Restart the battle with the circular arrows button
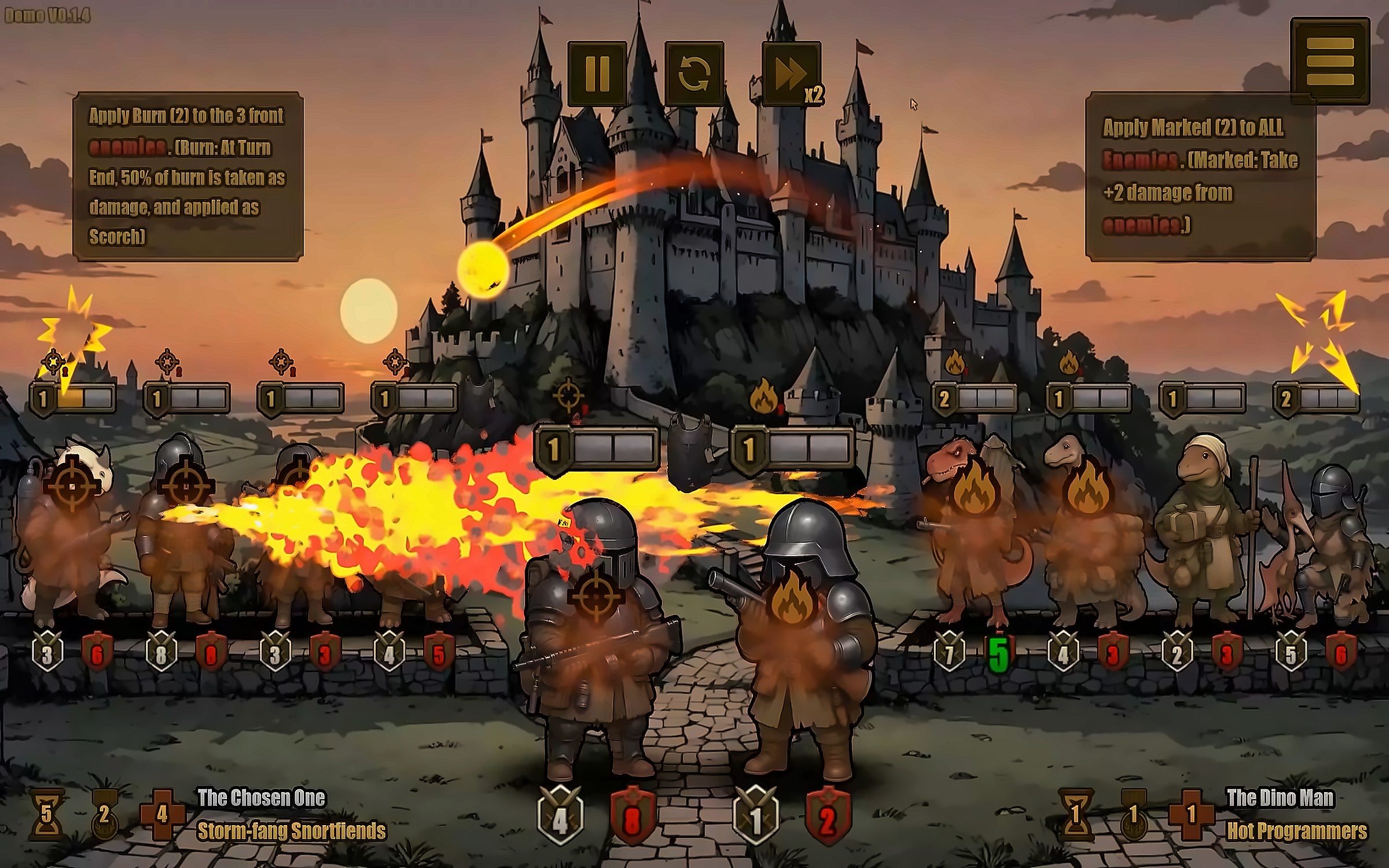Viewport: 1389px width, 868px height. [x=694, y=73]
